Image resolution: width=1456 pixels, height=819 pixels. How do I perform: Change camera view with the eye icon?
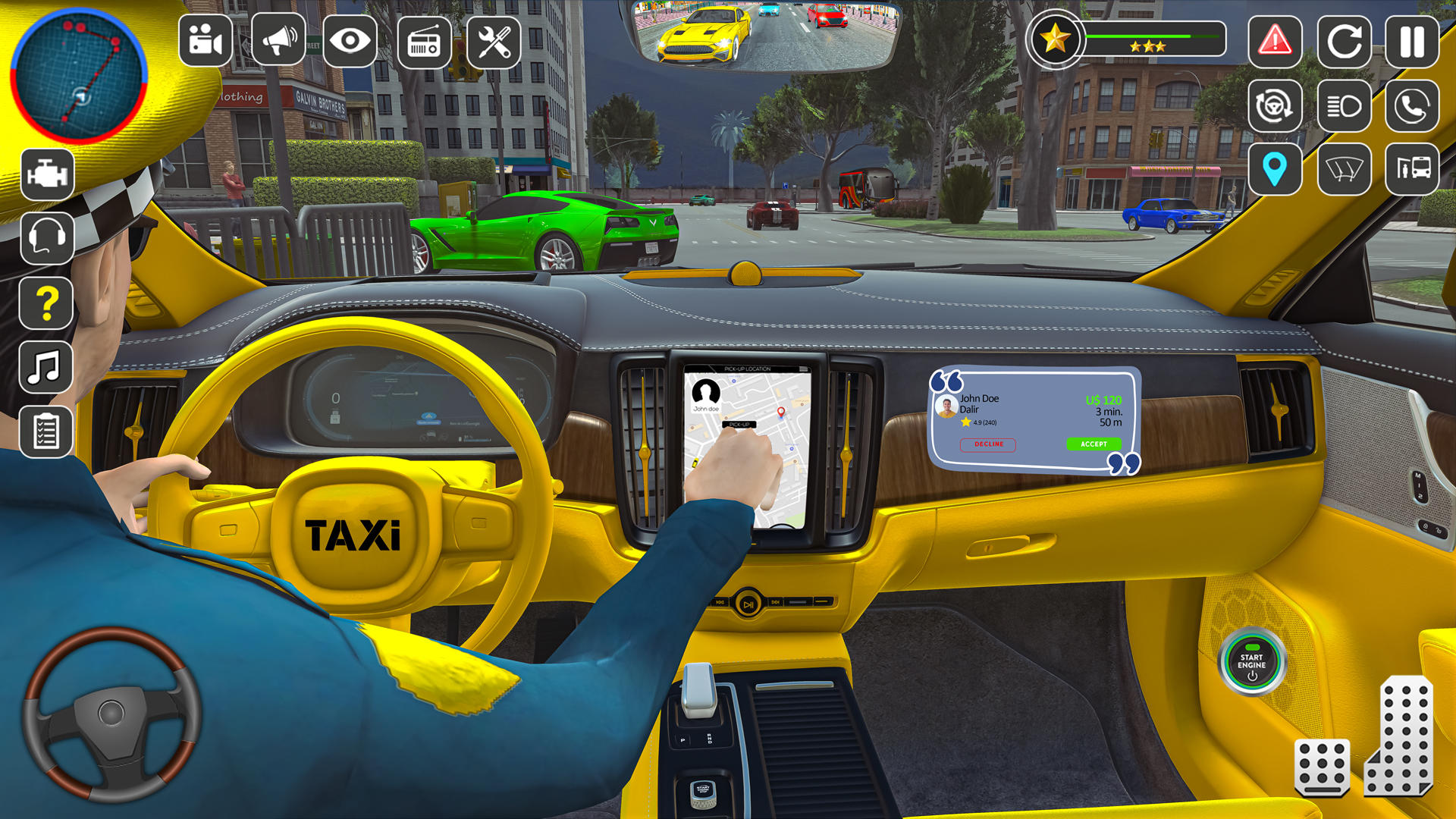350,40
